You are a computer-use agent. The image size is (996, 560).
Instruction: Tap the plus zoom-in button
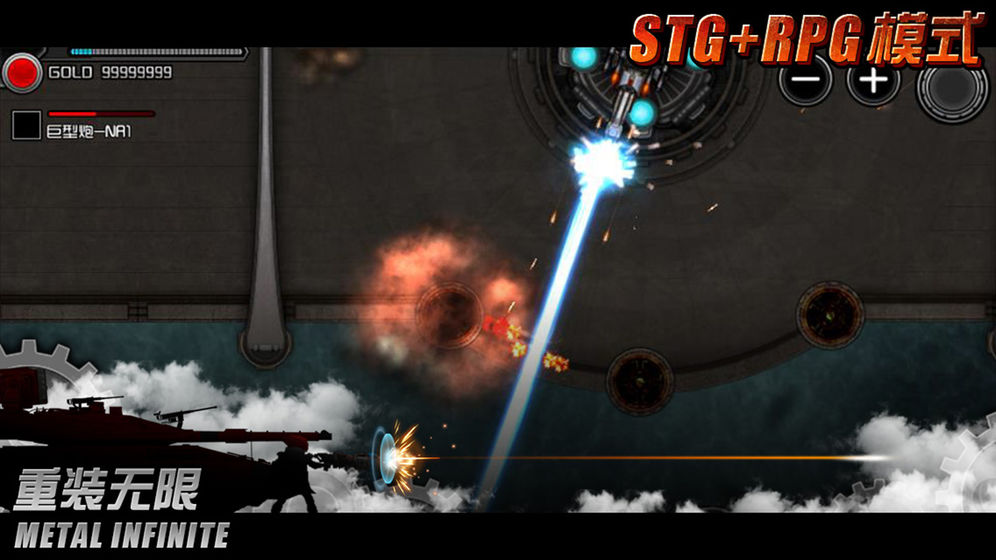[x=872, y=80]
